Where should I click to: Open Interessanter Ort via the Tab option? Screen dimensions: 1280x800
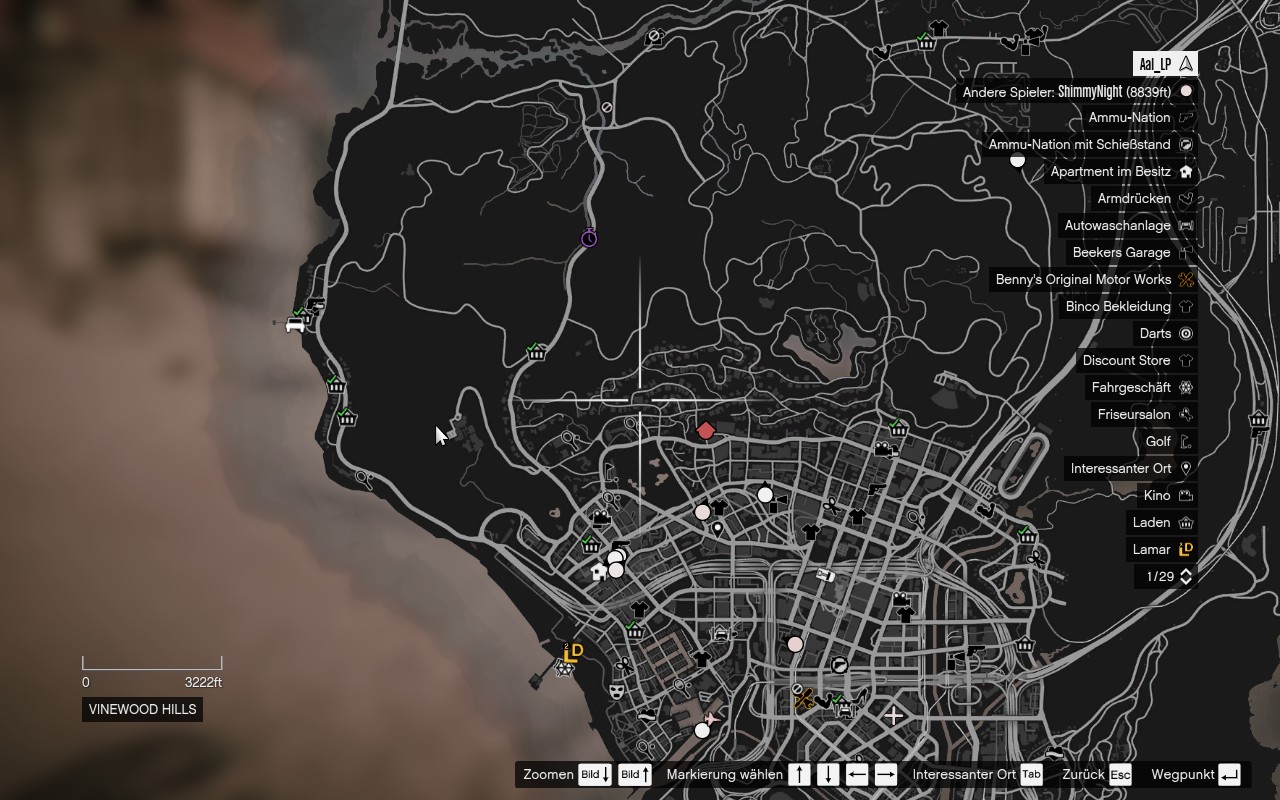pyautogui.click(x=1031, y=774)
